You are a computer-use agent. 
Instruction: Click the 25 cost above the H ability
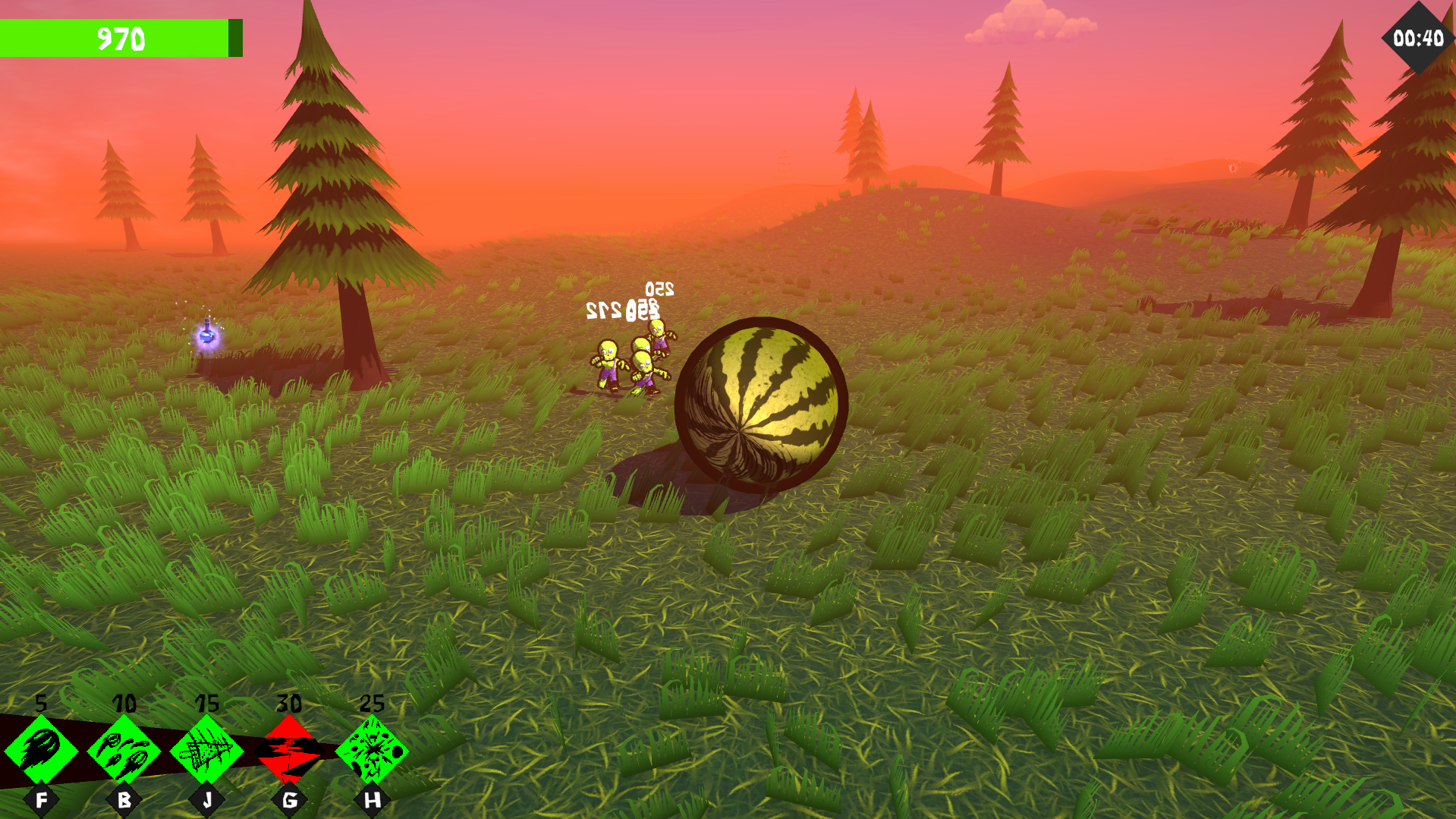point(371,704)
